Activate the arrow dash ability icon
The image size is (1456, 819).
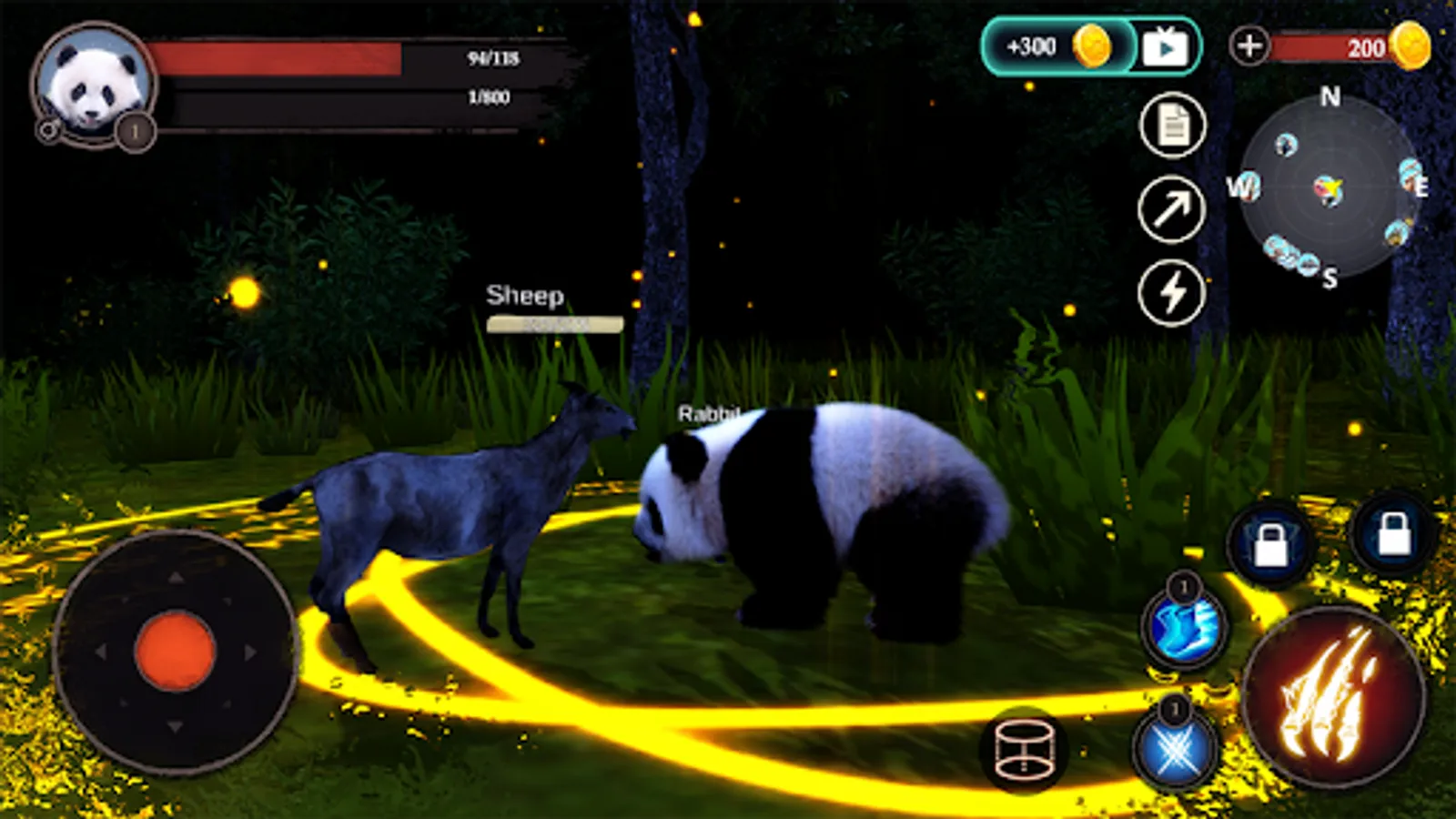tap(1173, 211)
